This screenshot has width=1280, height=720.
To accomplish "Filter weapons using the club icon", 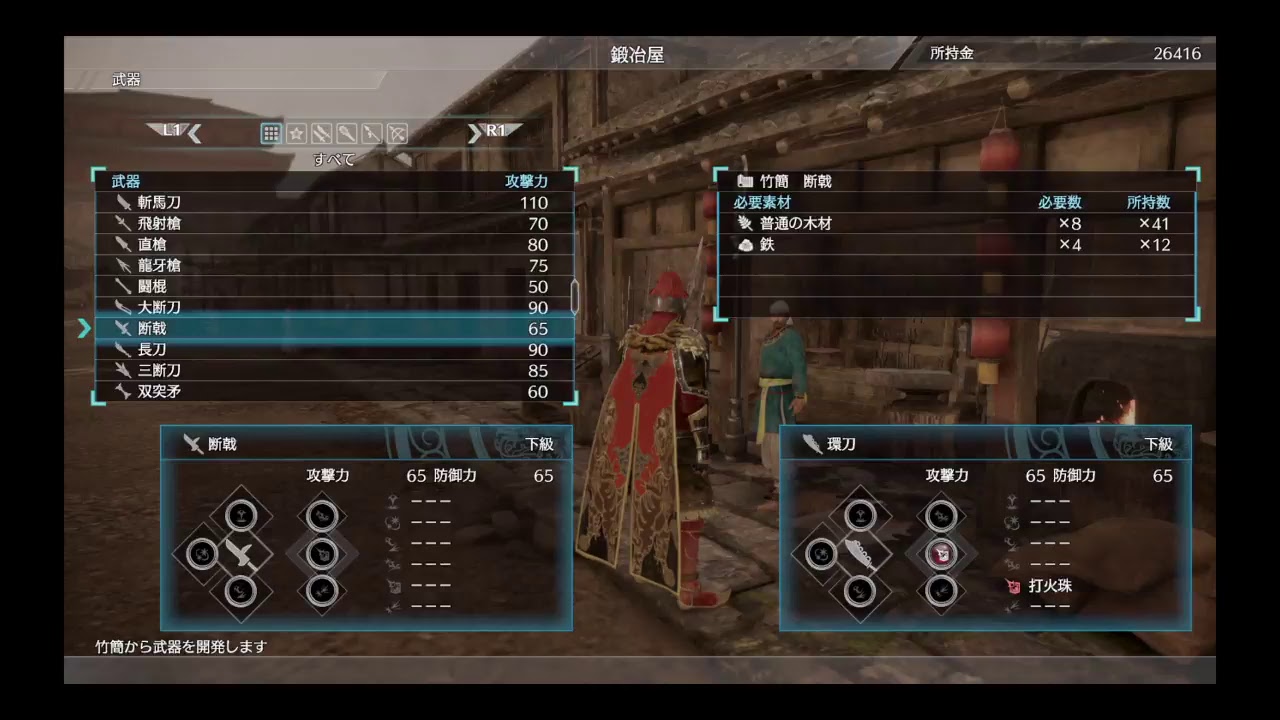I will 346,132.
